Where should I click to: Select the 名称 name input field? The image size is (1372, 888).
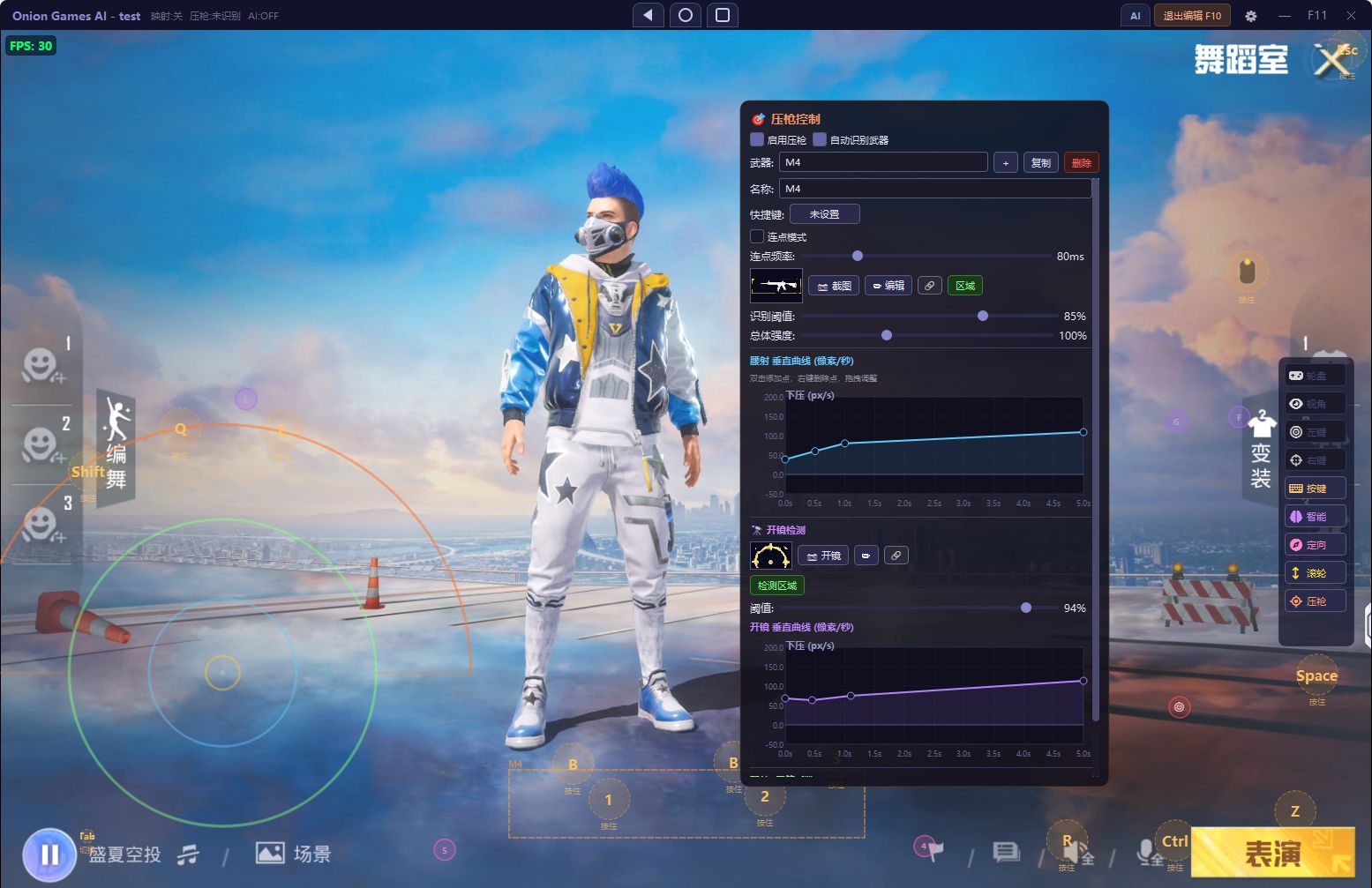(x=934, y=189)
